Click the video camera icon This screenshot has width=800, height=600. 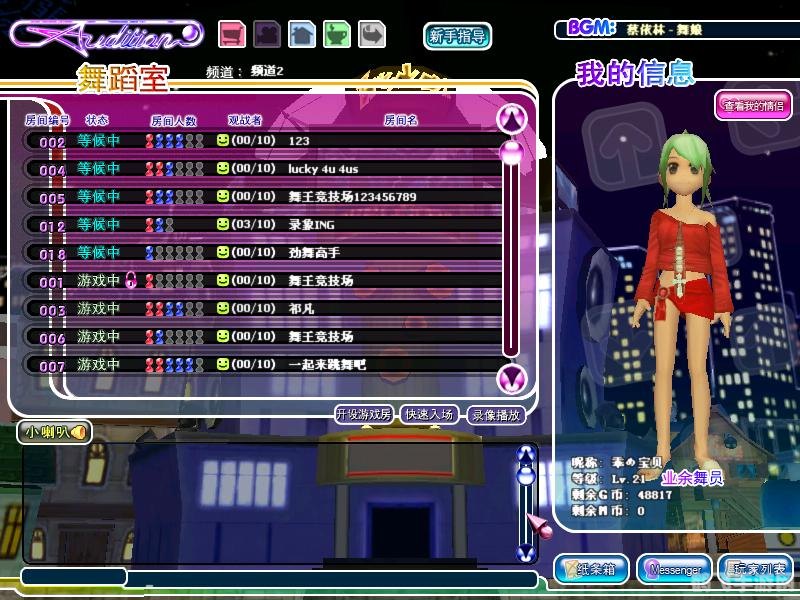267,34
